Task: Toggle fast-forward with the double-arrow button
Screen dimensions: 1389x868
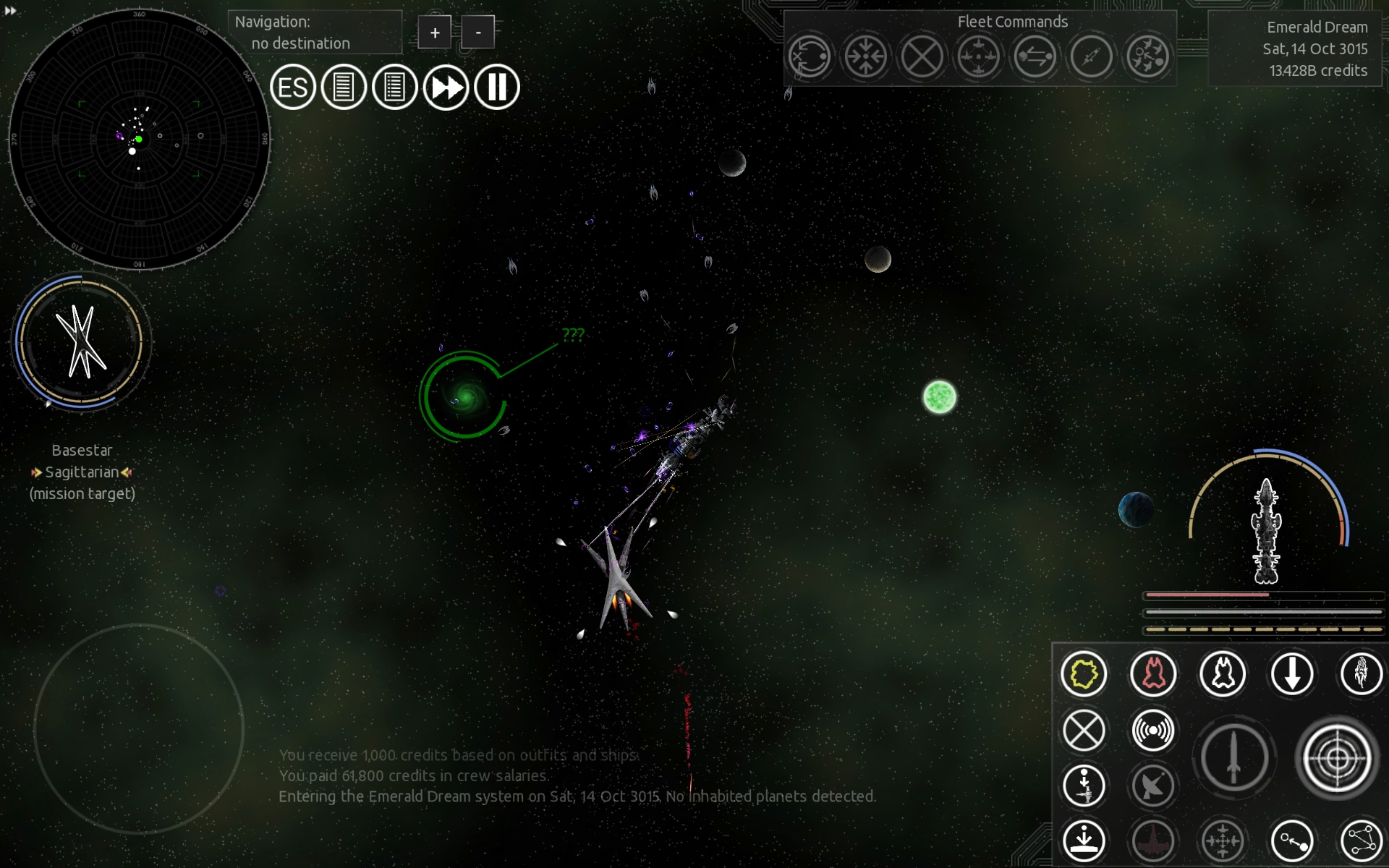Action: point(446,88)
